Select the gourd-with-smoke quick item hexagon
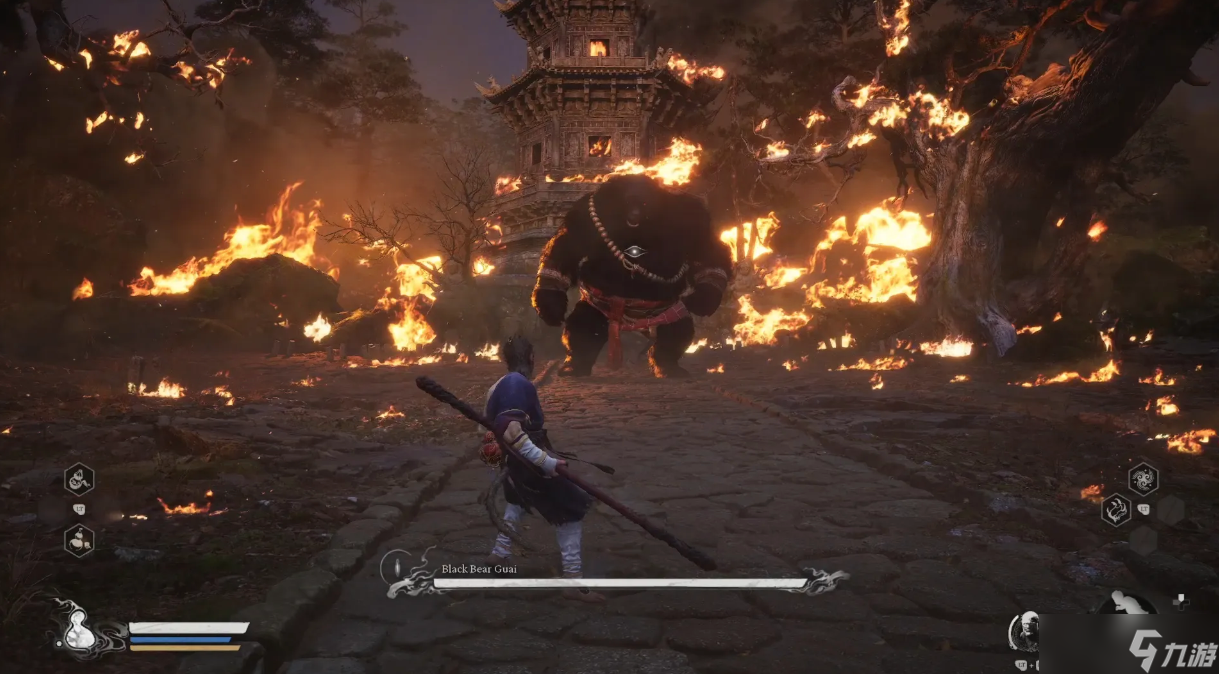1219x674 pixels. pyautogui.click(x=80, y=479)
